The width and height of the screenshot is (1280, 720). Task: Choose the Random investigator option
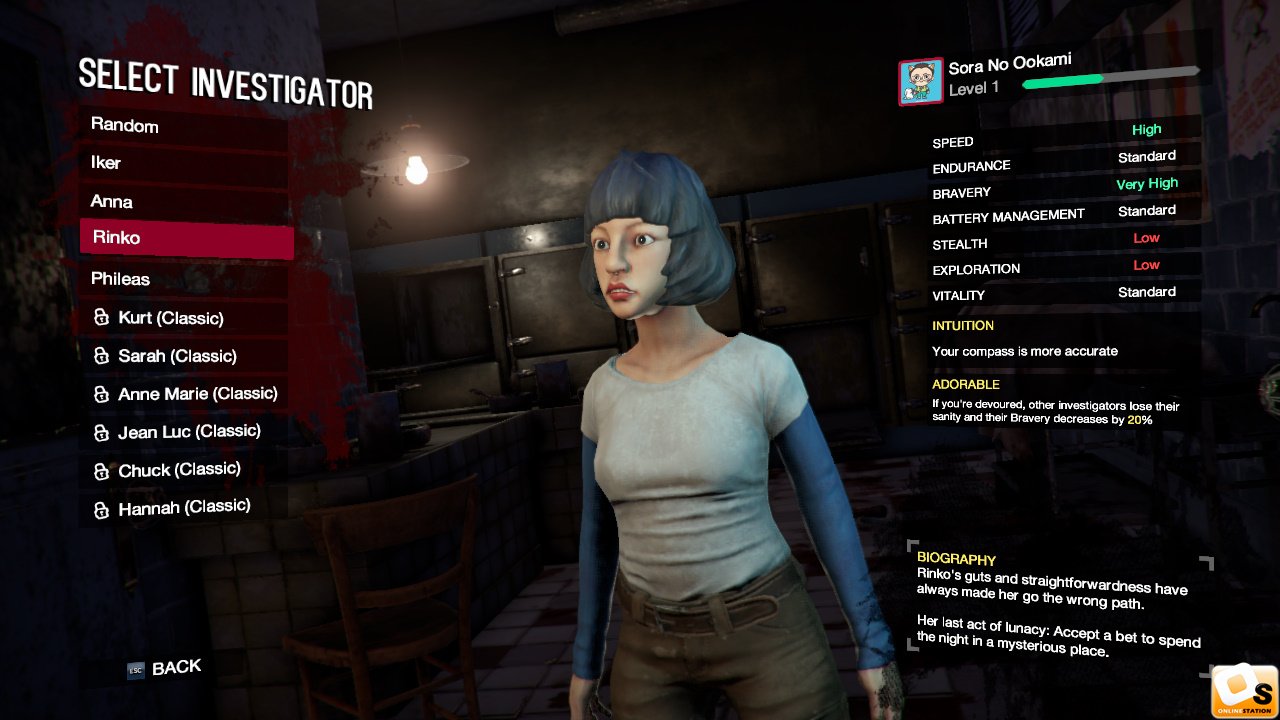click(x=185, y=126)
